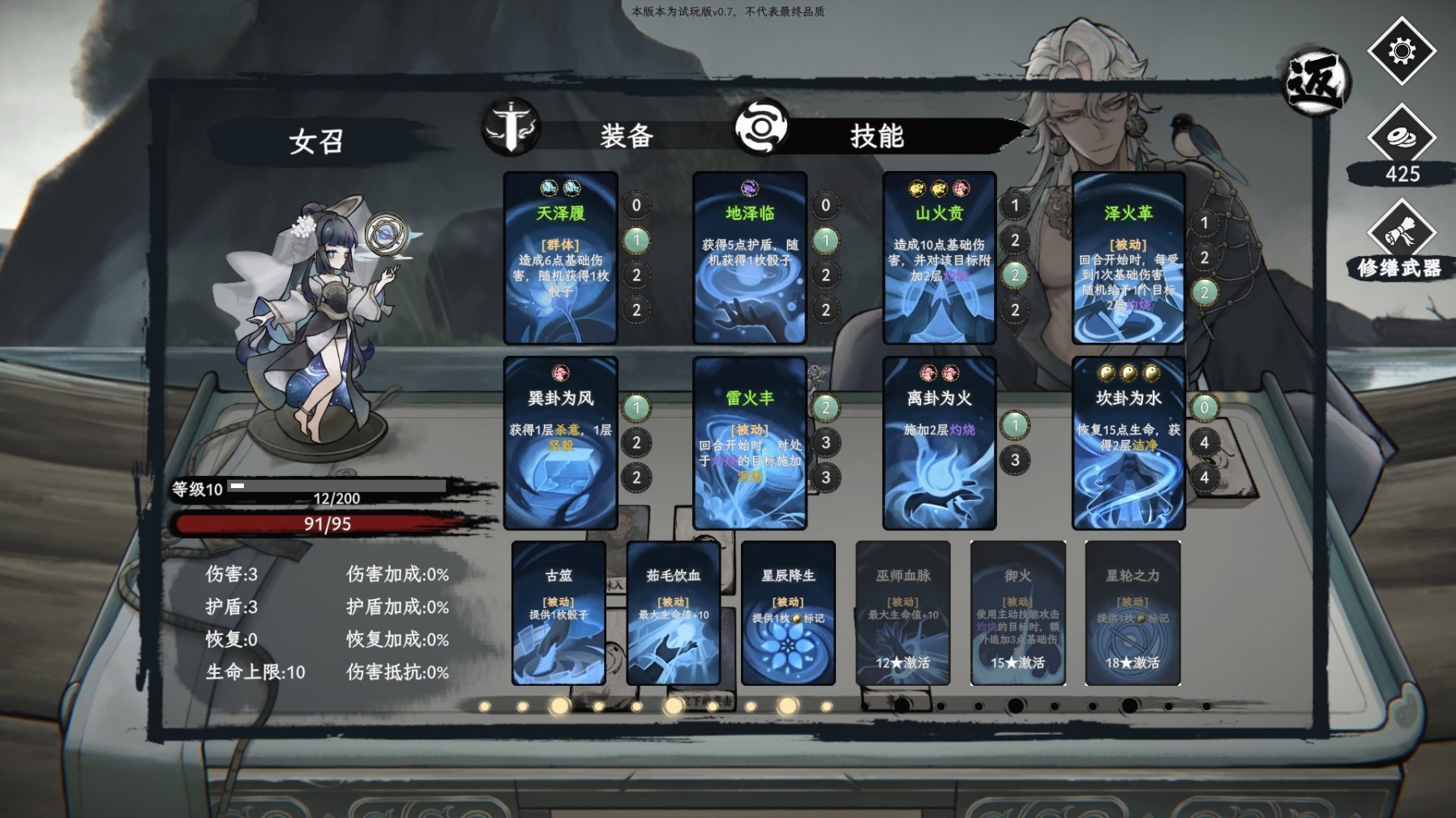Pick the 山火贲 skill card
The height and width of the screenshot is (818, 1456).
coord(939,258)
